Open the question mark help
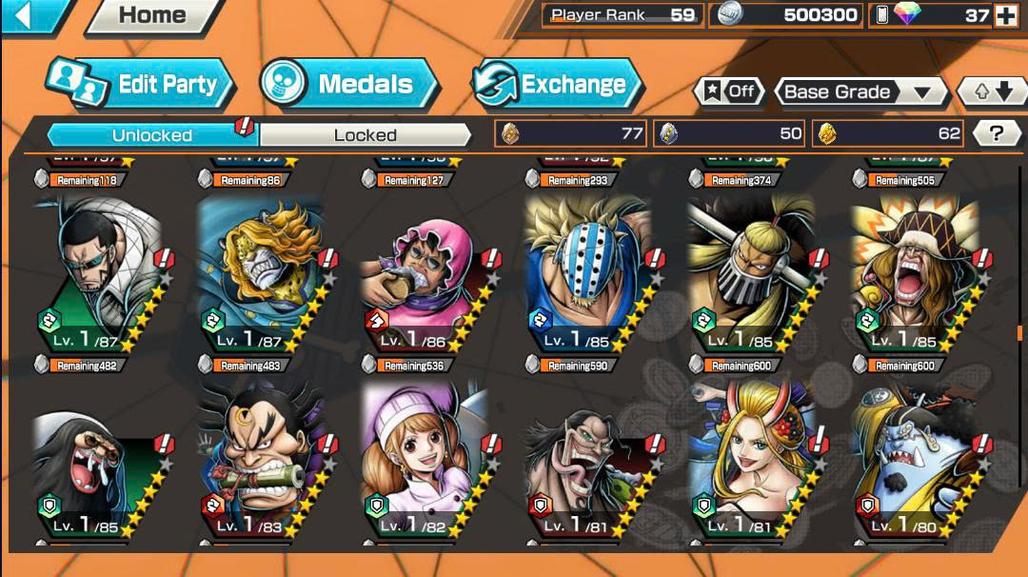This screenshot has height=577, width=1028. tap(996, 133)
